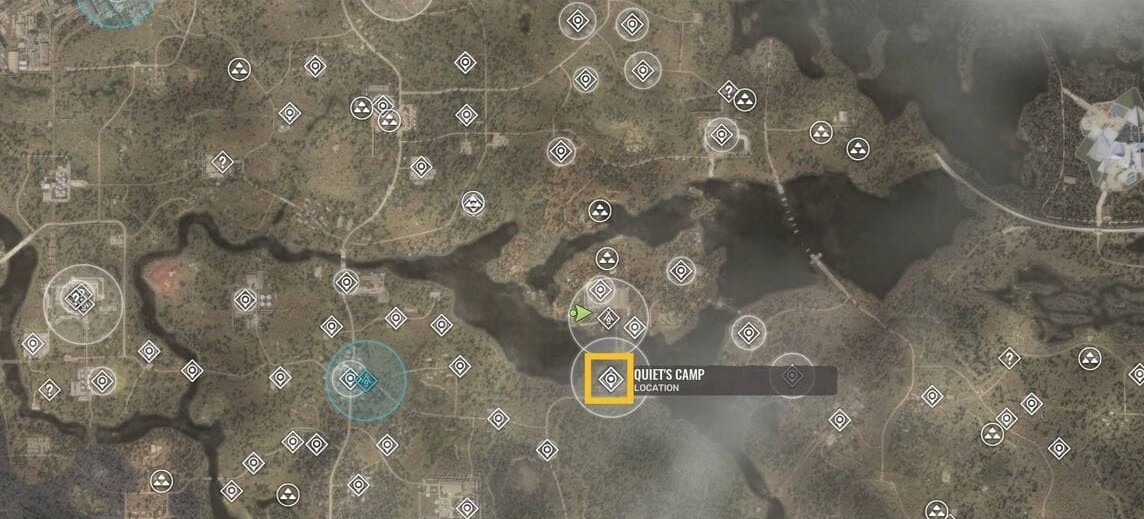Select the green player position arrow
Viewport: 1144px width, 519px height.
pyautogui.click(x=579, y=314)
